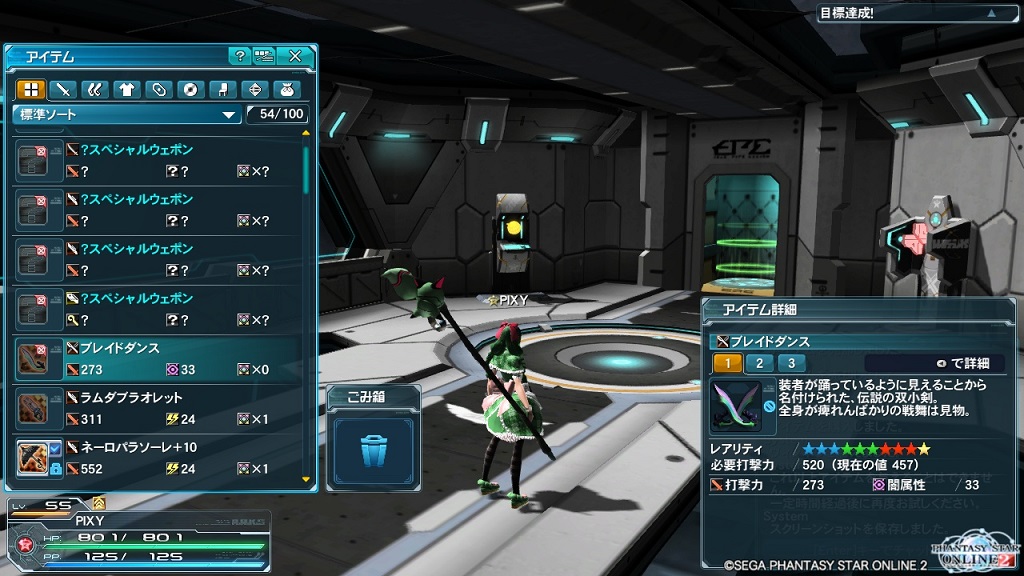Switch to item detail page 3

[791, 363]
